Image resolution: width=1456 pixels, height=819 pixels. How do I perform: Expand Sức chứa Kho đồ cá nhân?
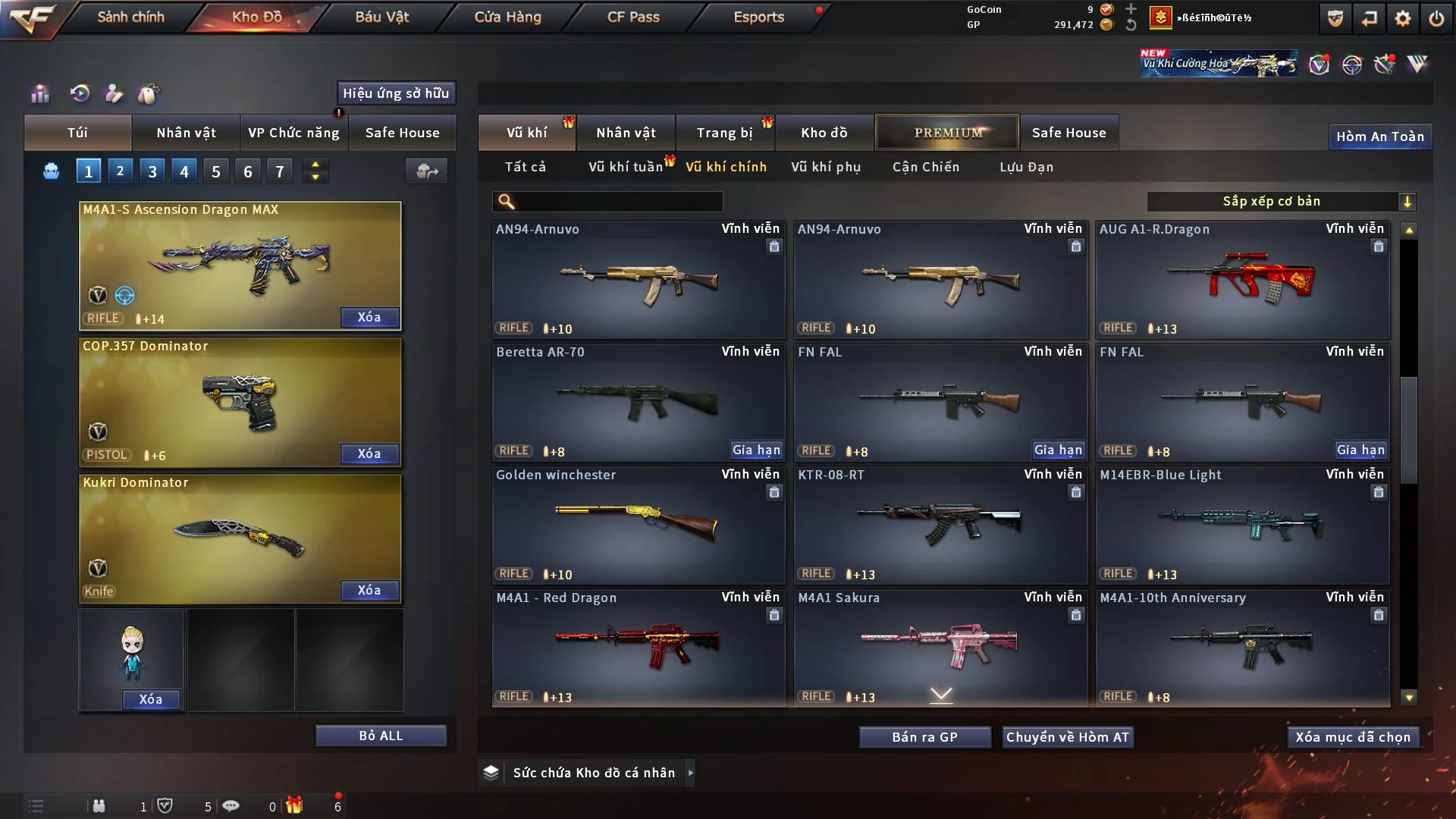click(x=594, y=773)
